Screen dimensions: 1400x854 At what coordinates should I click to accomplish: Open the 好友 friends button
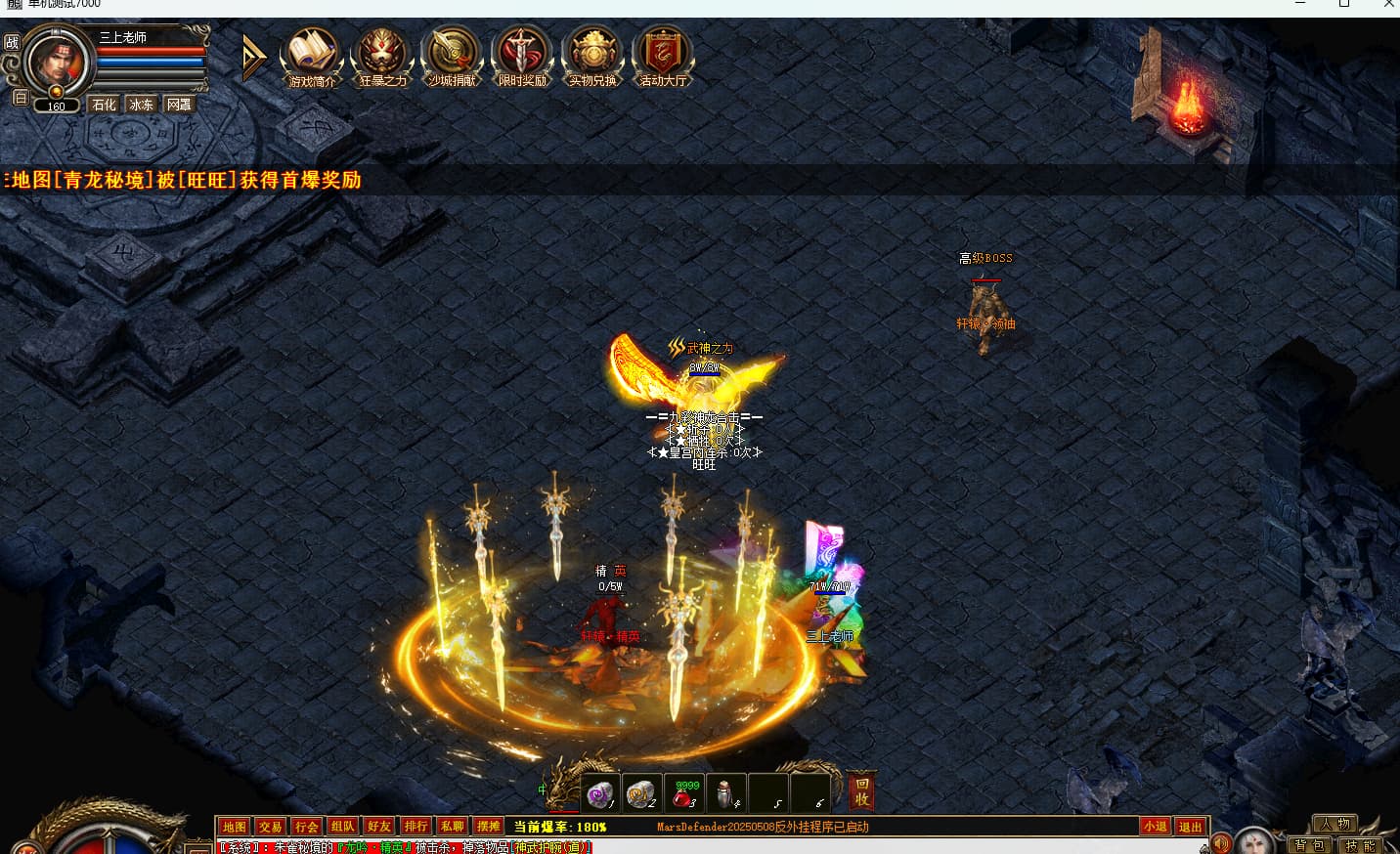pos(379,827)
